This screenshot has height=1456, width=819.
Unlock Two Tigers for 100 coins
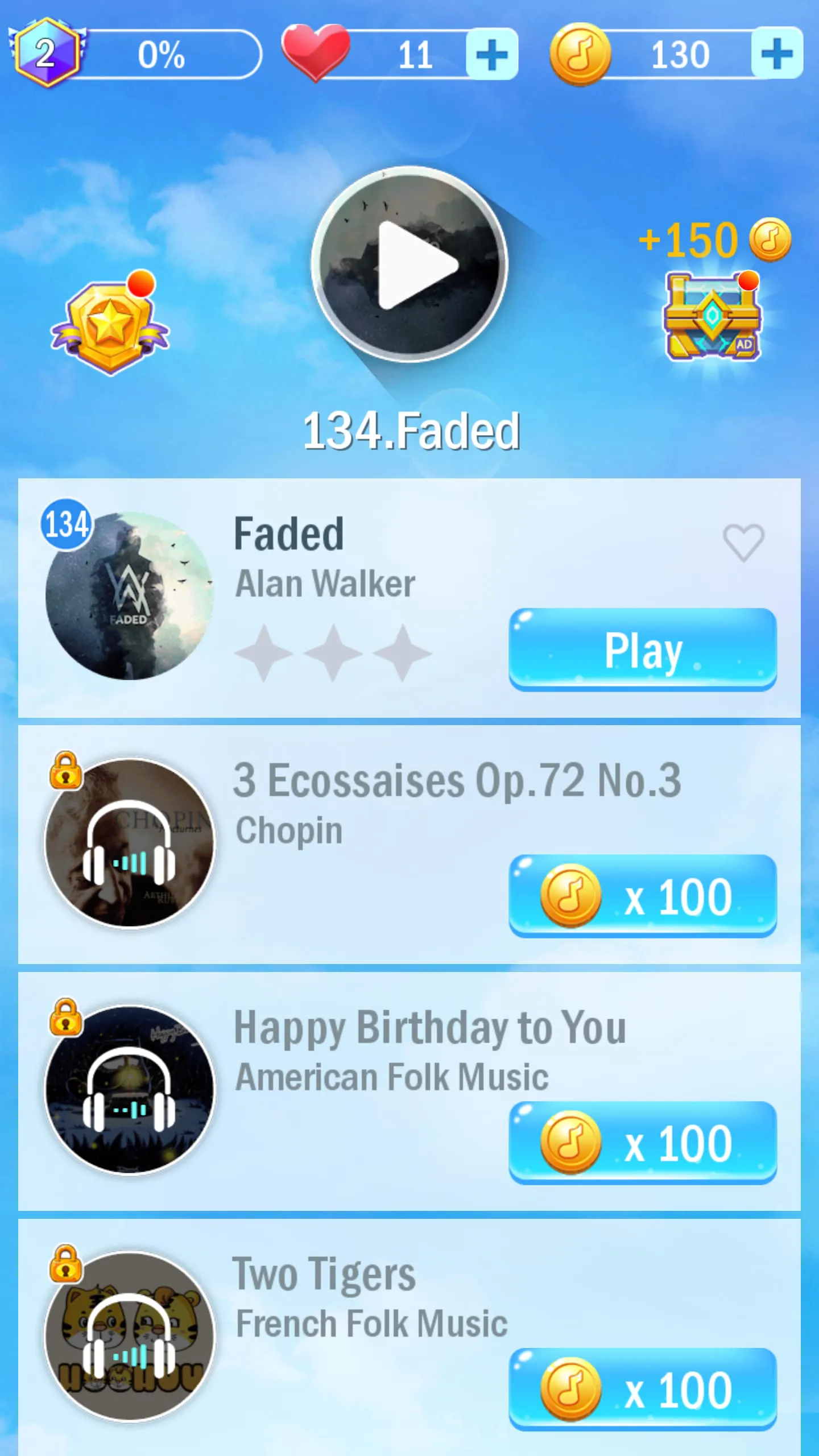pos(643,1388)
